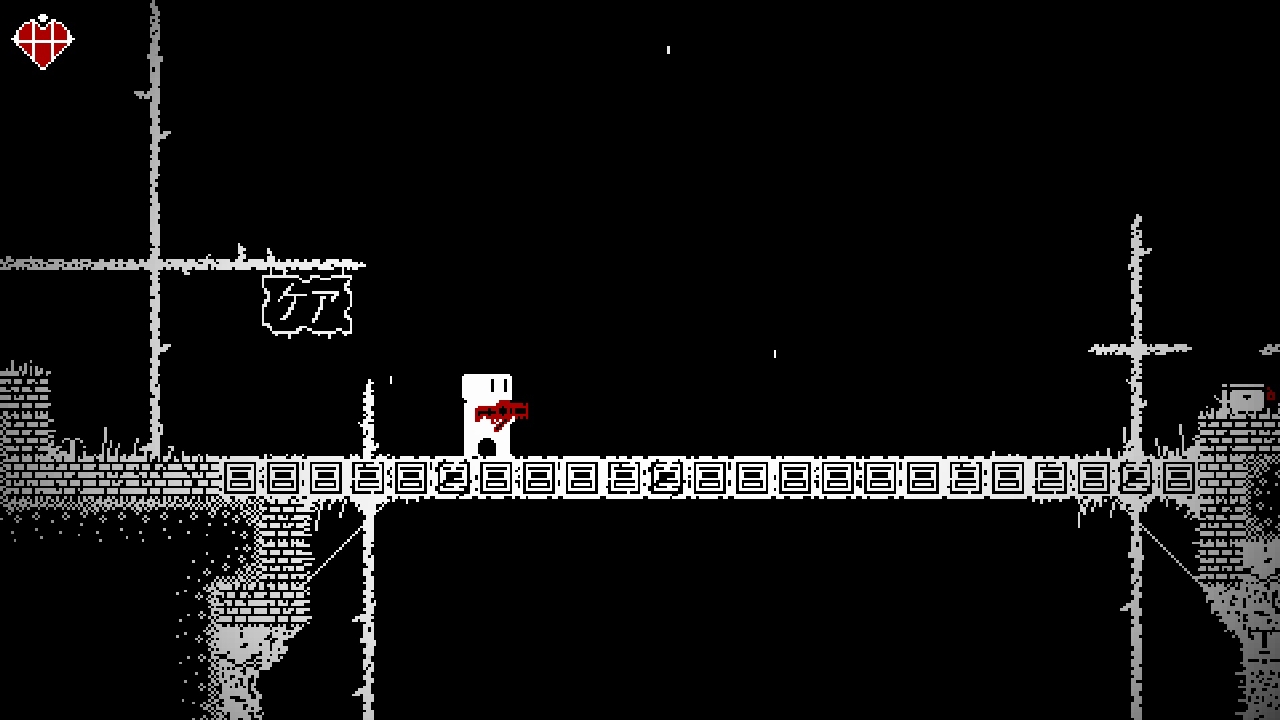Click the red heart health indicator
Screen dimensions: 1280x720
coord(42,39)
